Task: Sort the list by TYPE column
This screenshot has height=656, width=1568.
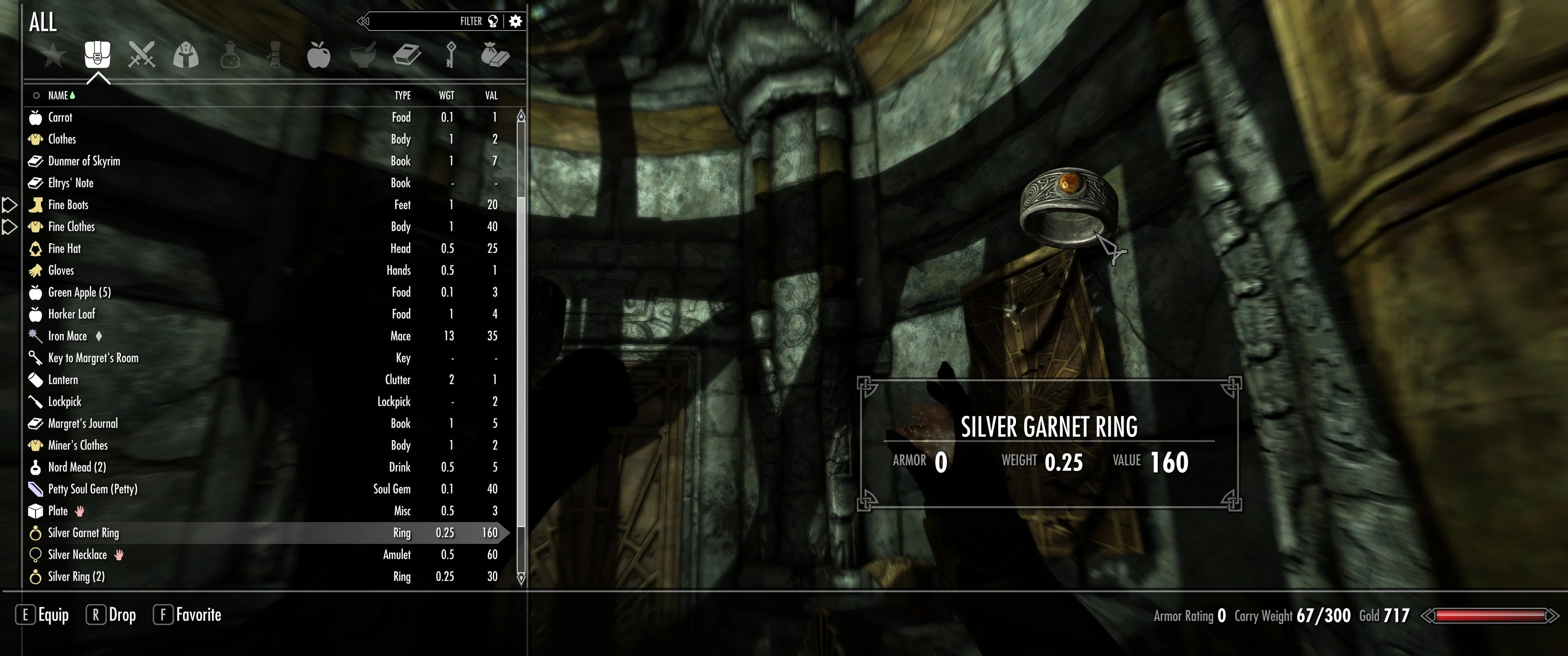Action: pyautogui.click(x=402, y=96)
